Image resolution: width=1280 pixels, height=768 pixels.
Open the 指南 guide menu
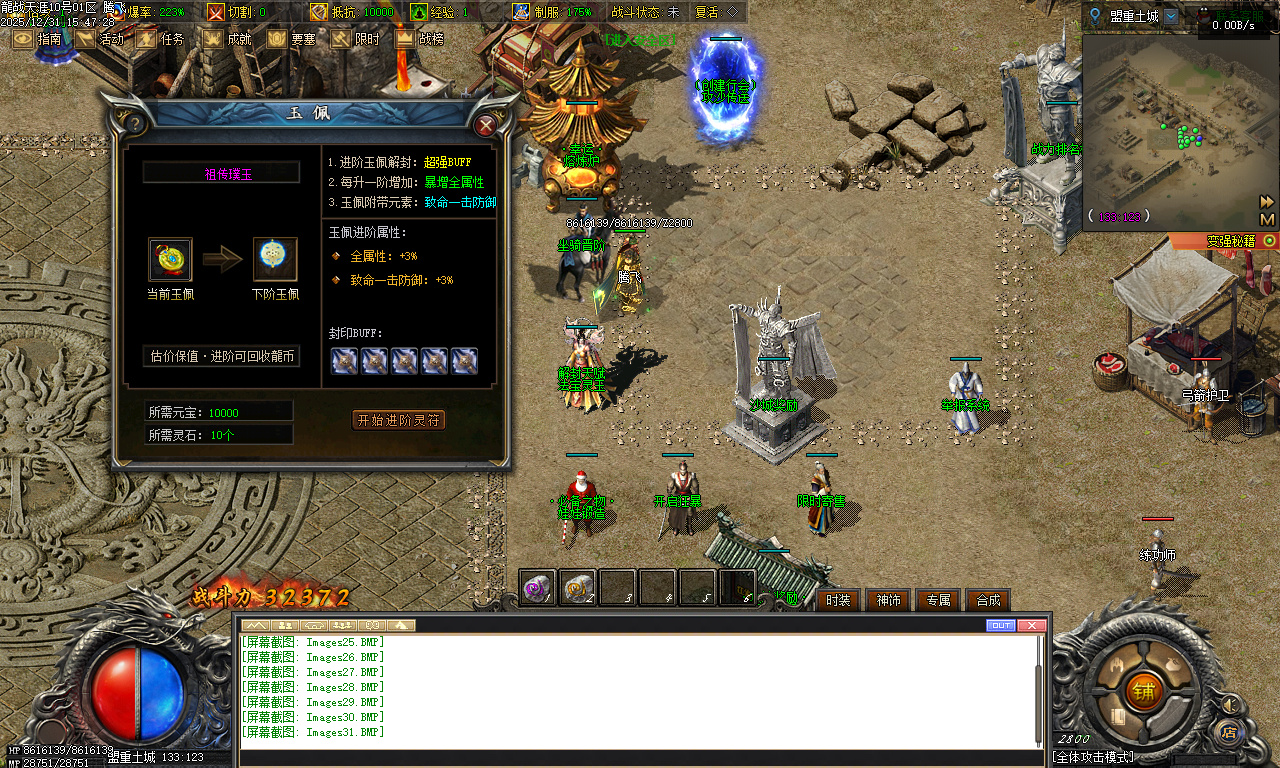click(37, 39)
